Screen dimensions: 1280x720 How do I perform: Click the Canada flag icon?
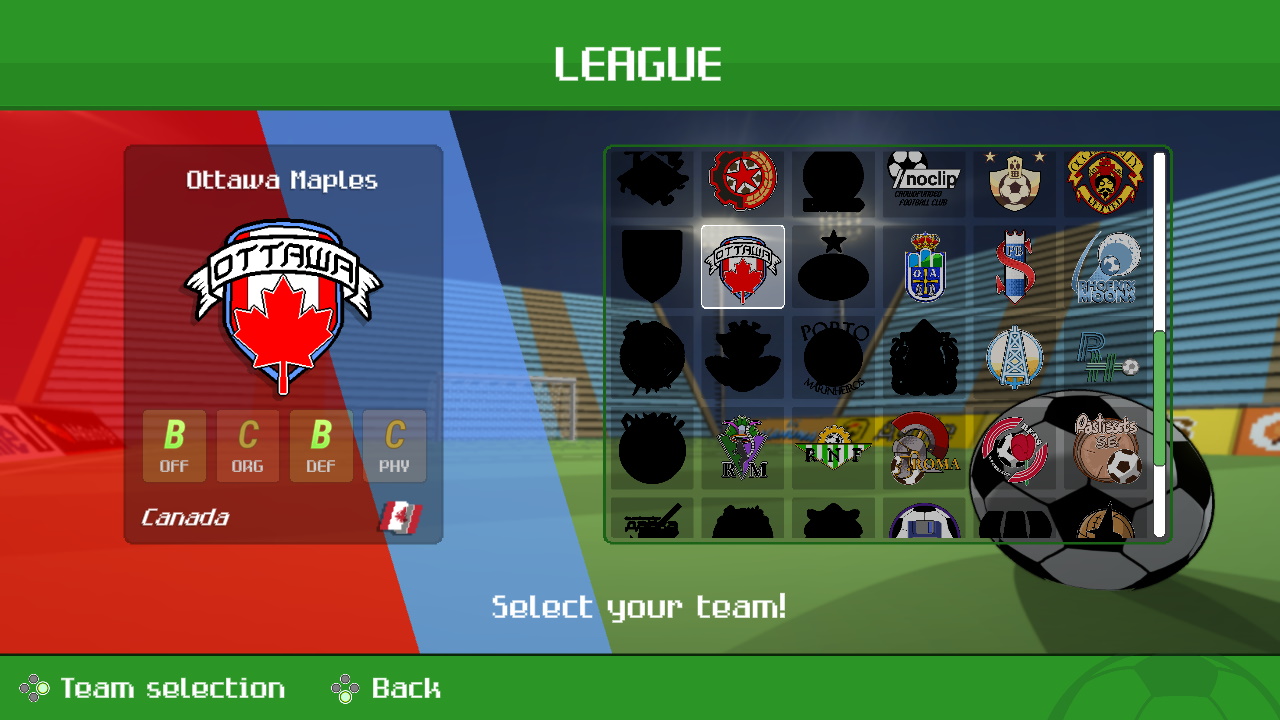click(399, 517)
